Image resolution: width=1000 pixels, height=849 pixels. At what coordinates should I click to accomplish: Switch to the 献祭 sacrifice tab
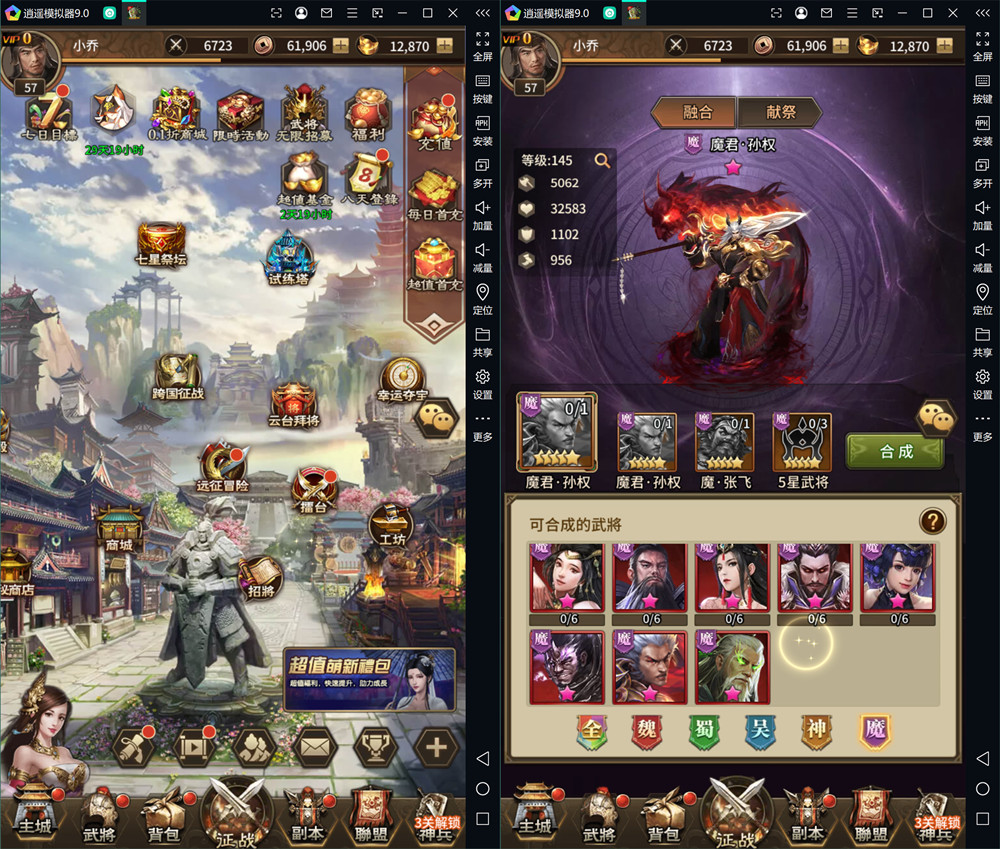[780, 112]
